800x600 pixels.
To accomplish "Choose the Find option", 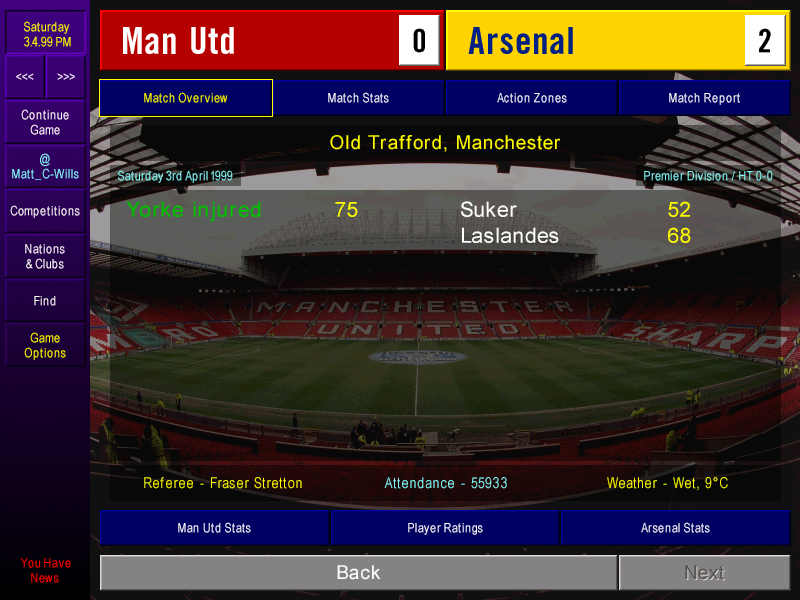I will click(x=45, y=301).
